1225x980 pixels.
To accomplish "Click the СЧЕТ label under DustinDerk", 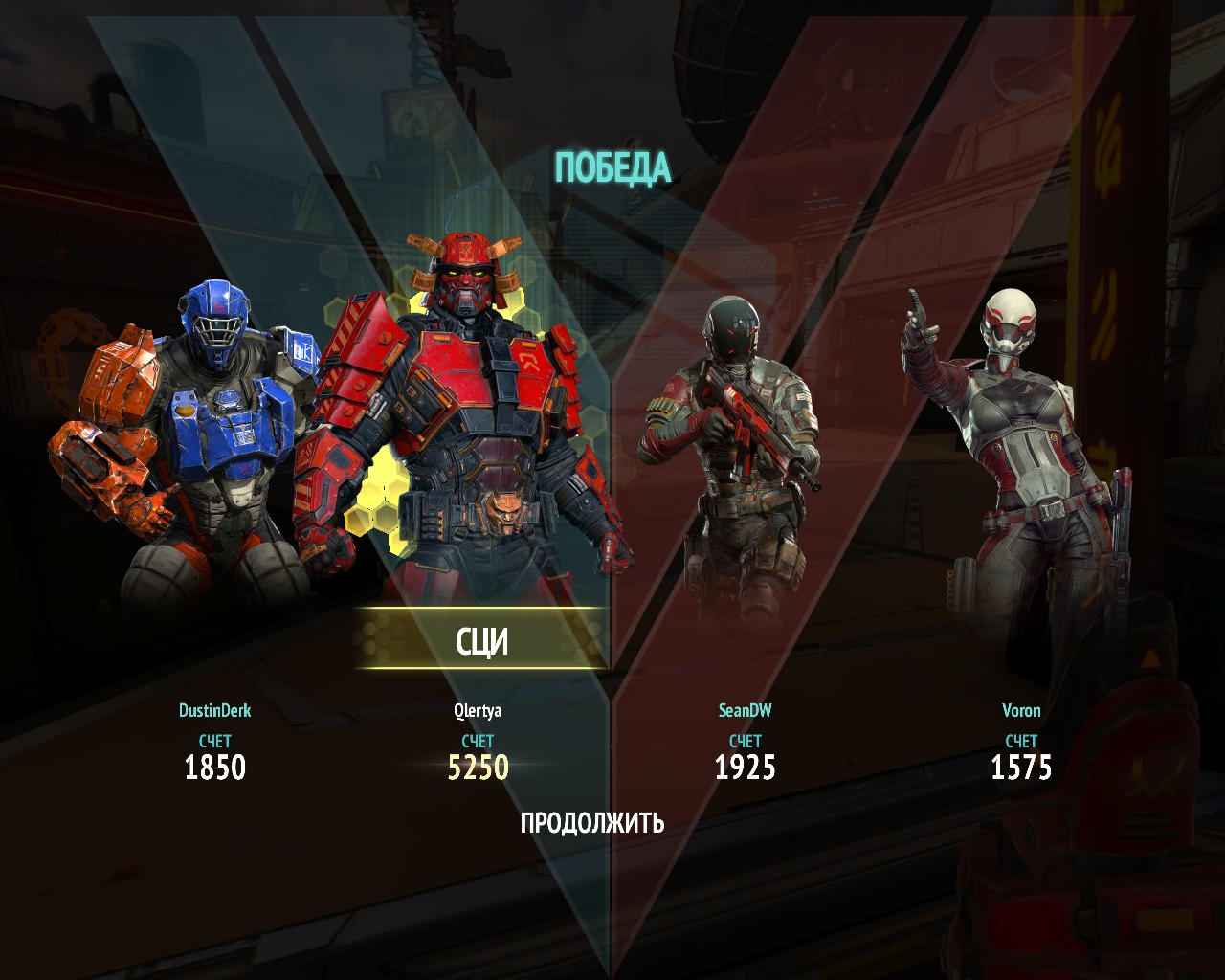I will tap(216, 739).
